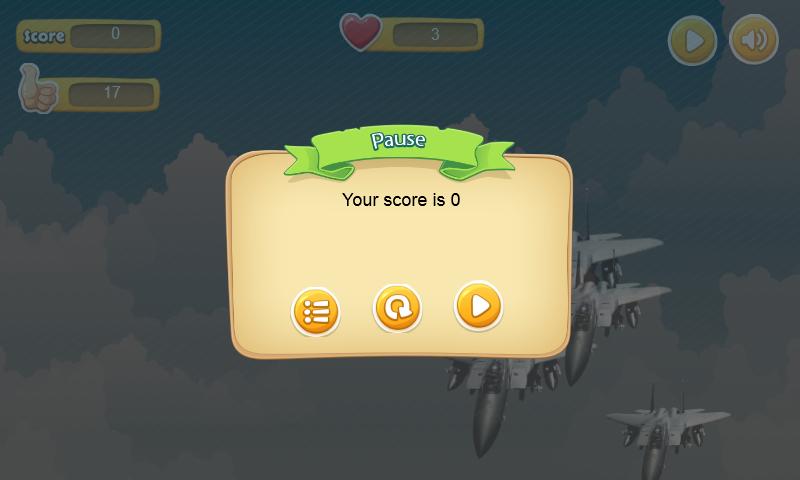The width and height of the screenshot is (800, 480).
Task: Restart the game with the circular arrow
Action: pyautogui.click(x=397, y=308)
